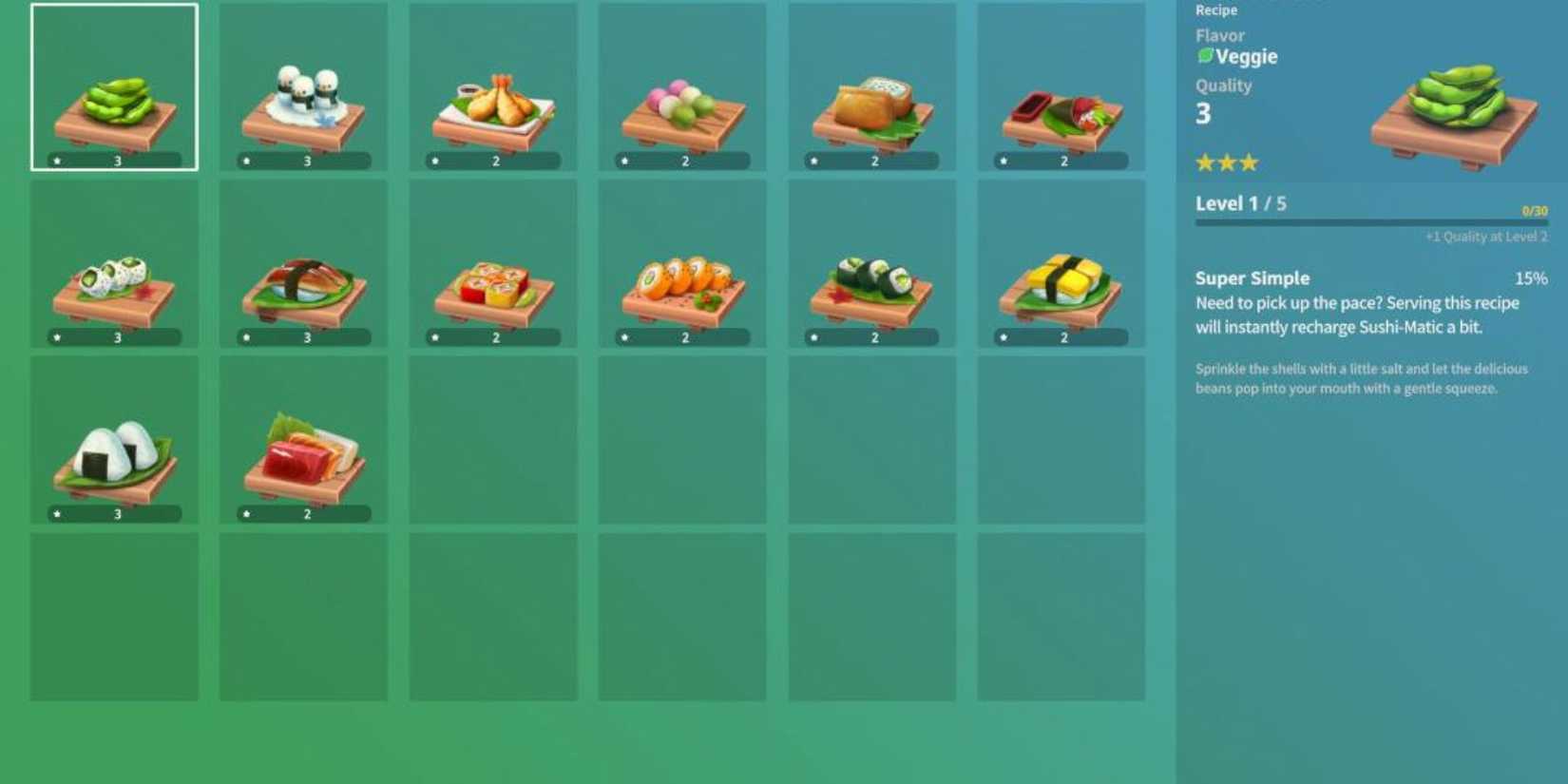Click the Veggie flavor leaf tag

coord(1235,57)
